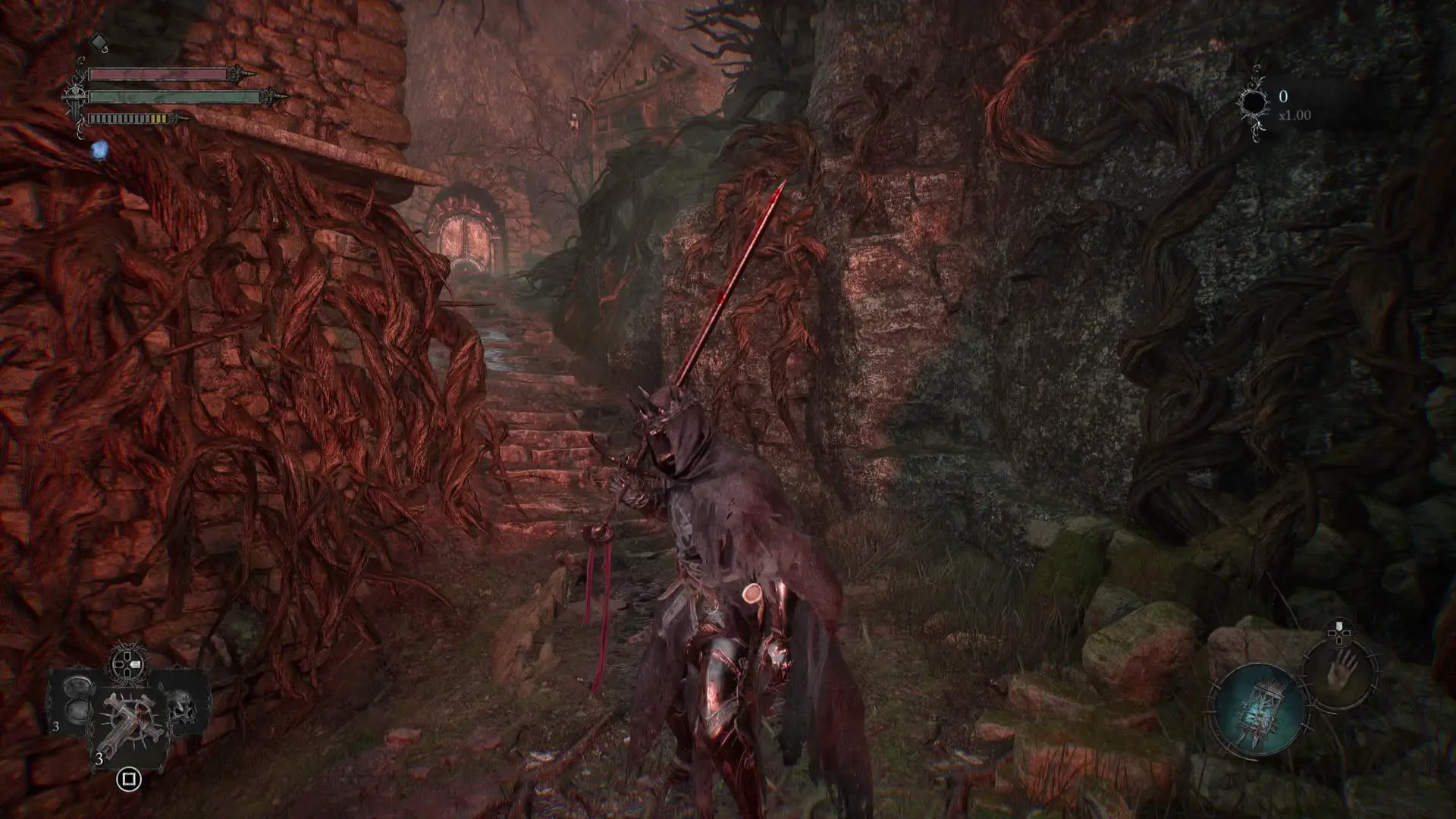Choose the two round stones item slot
1456x819 pixels.
[78, 699]
